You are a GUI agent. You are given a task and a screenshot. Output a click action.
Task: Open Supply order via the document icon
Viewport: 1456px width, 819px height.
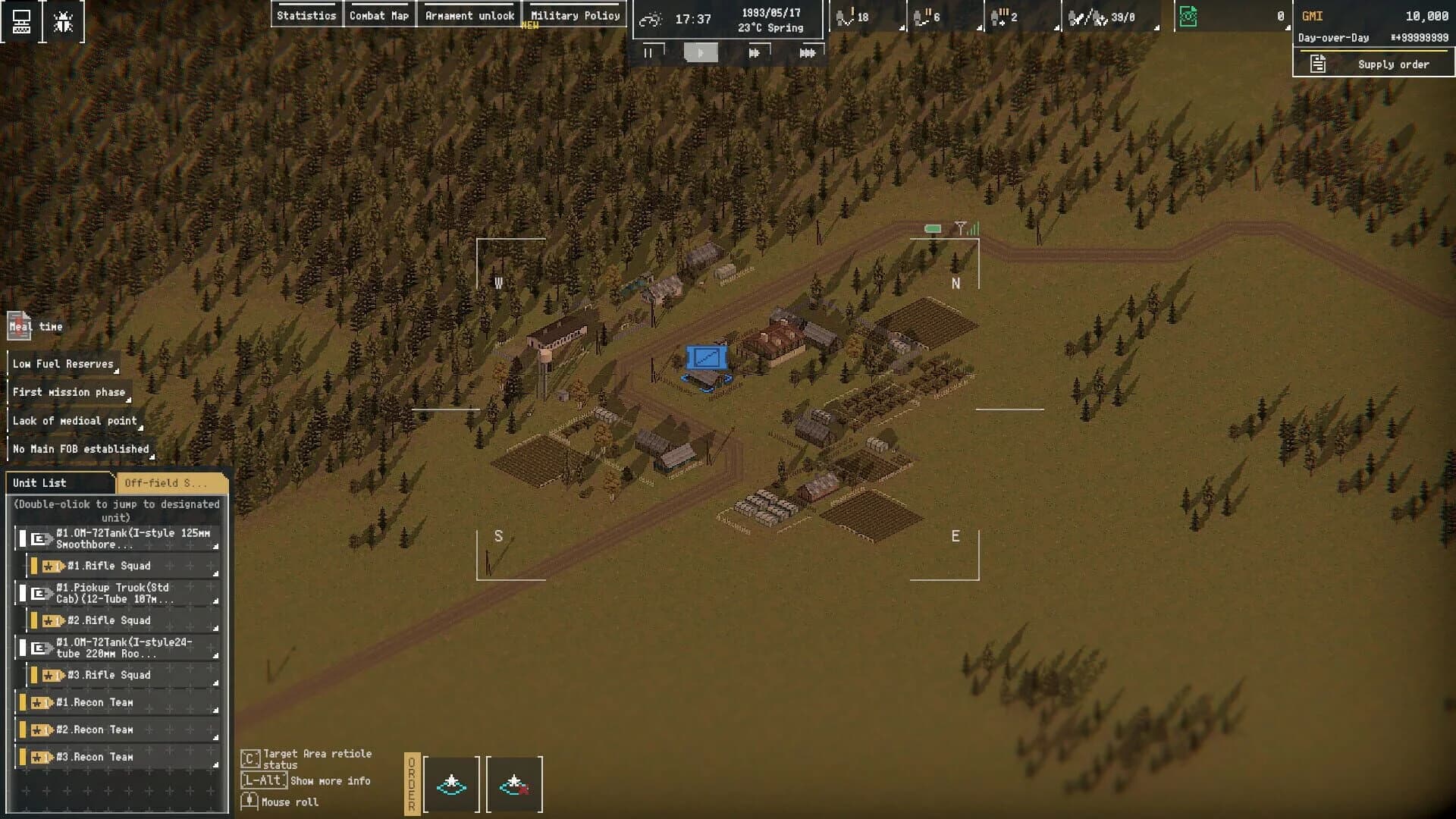(1317, 64)
